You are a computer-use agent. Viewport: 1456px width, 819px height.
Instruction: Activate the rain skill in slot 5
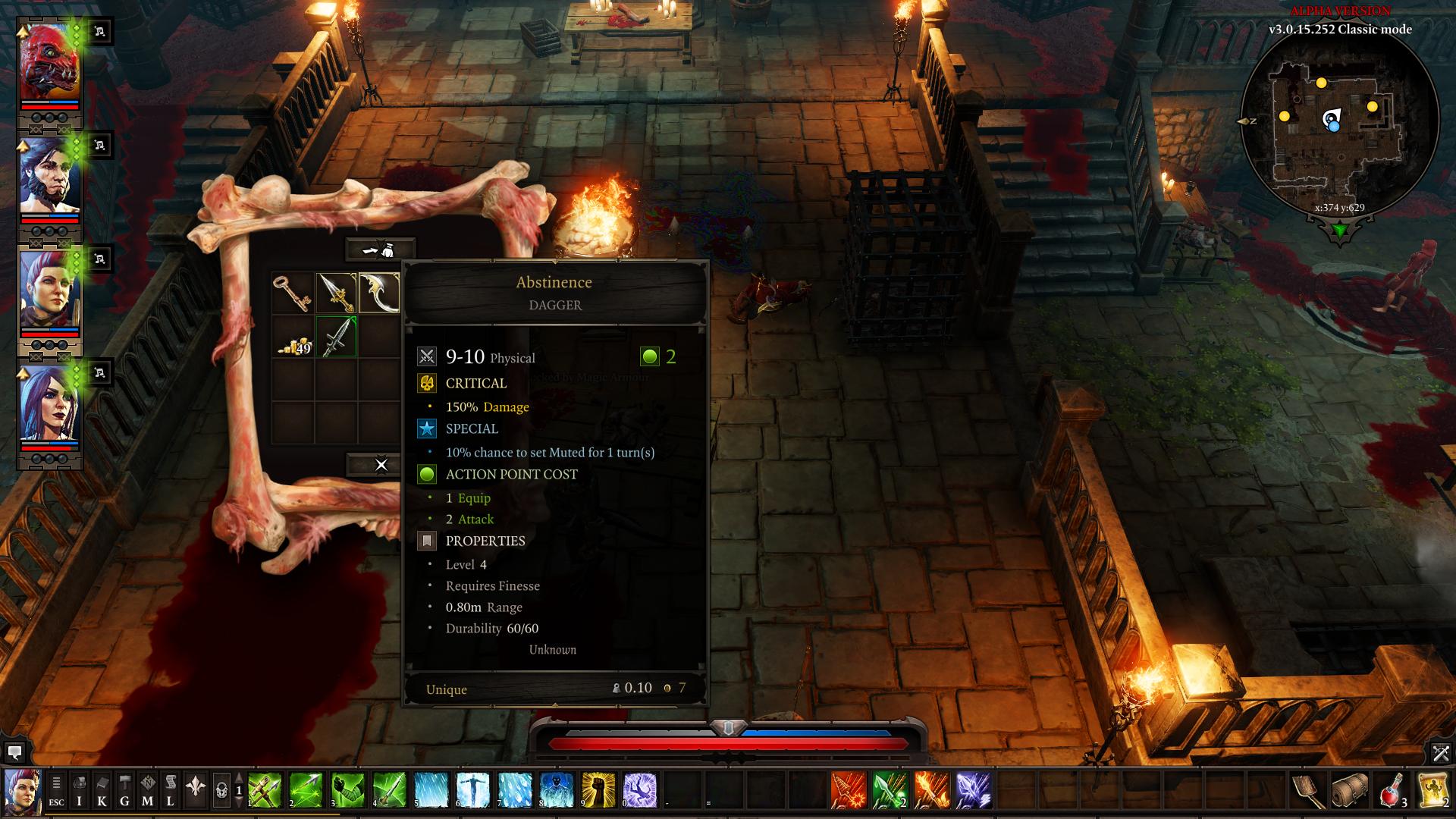(x=431, y=790)
